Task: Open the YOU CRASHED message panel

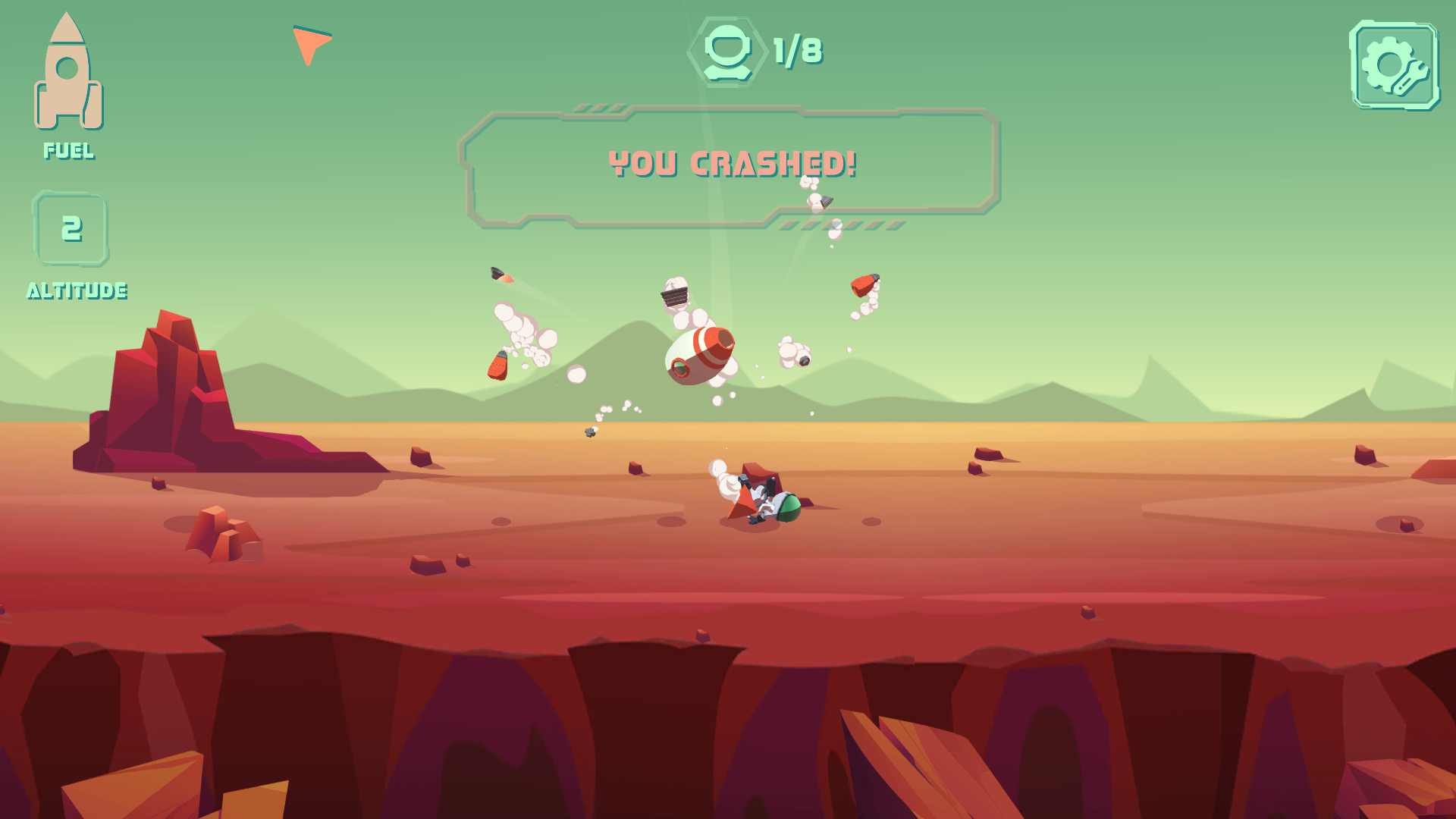Action: click(x=732, y=163)
